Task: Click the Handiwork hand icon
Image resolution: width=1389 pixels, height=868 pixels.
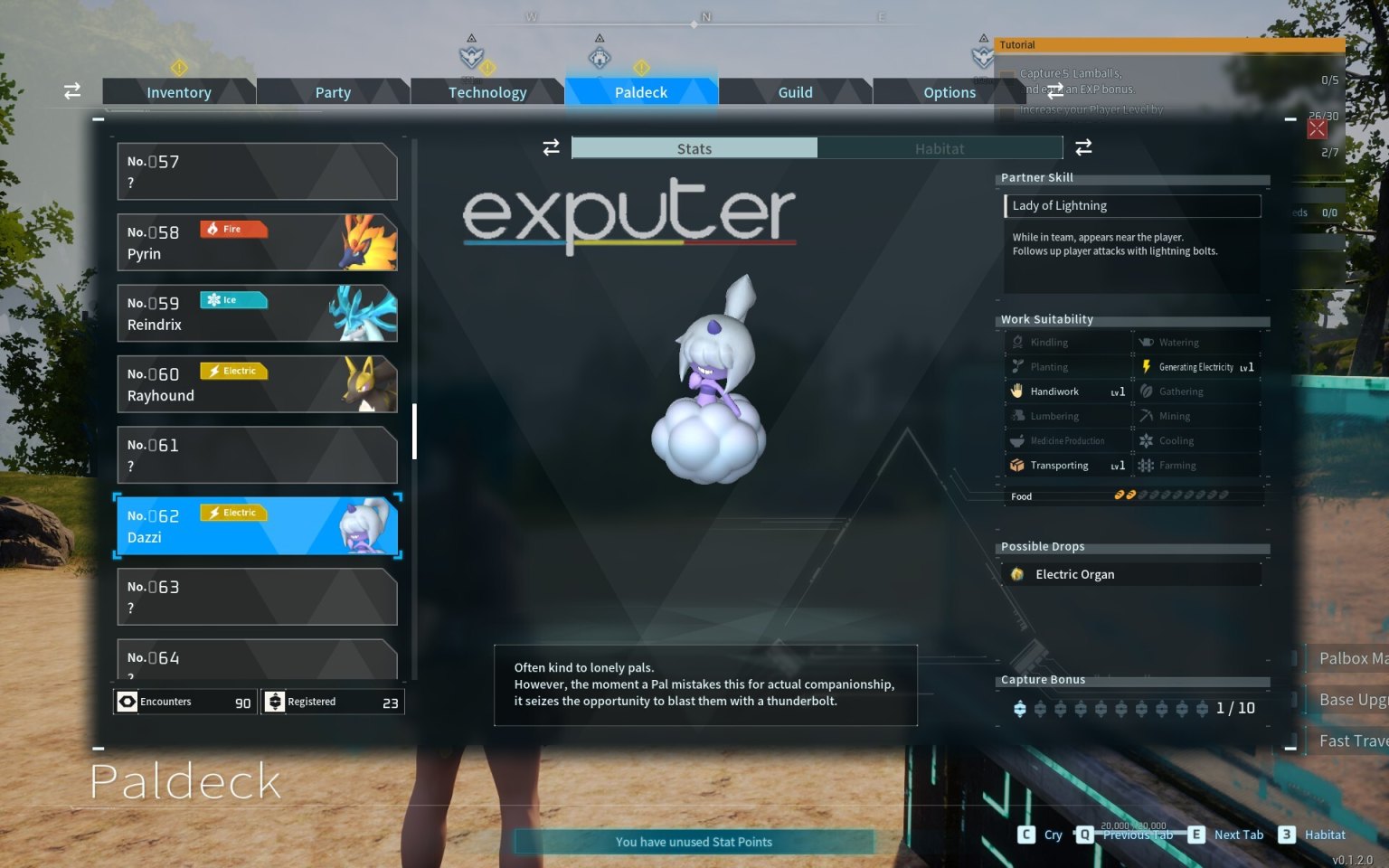Action: (x=1018, y=391)
